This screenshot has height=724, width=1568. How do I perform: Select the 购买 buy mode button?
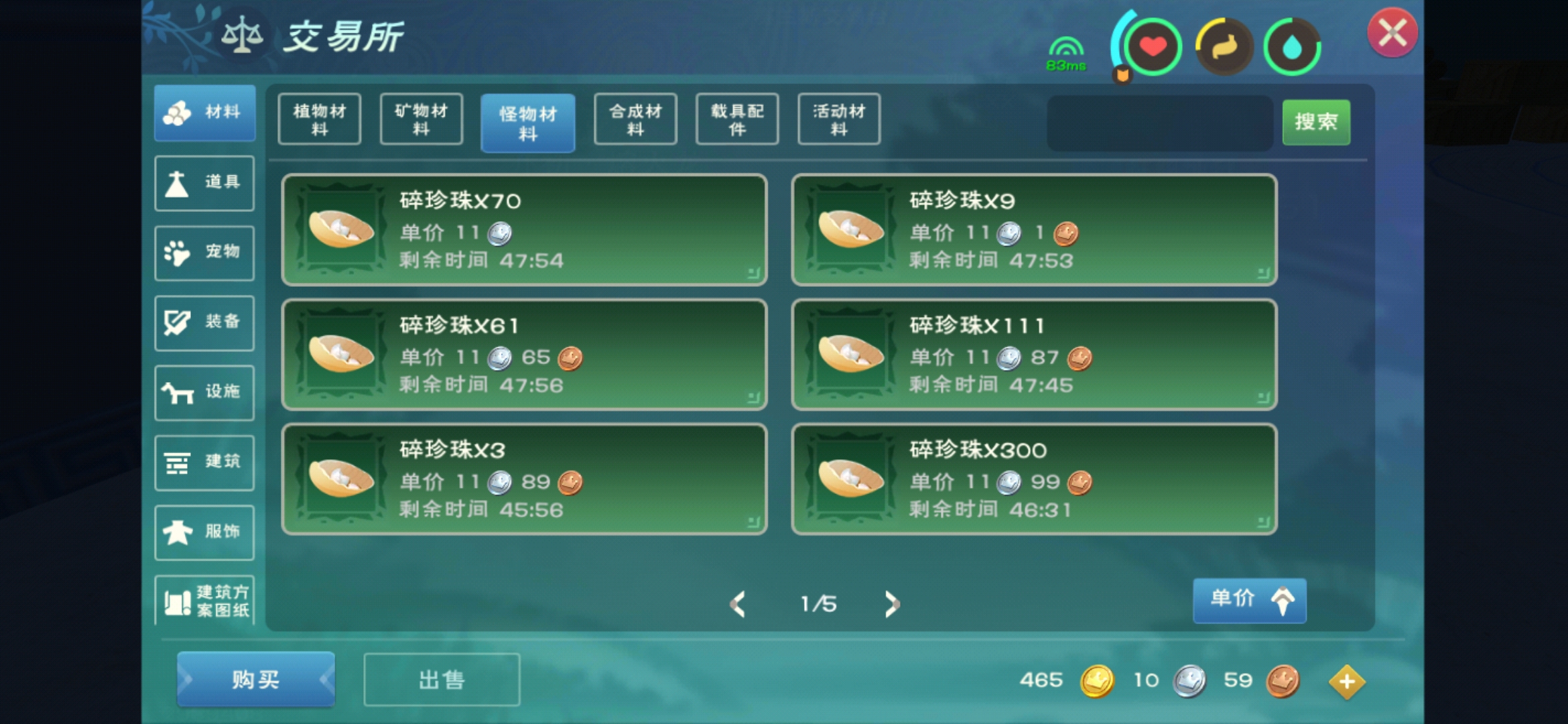tap(255, 680)
